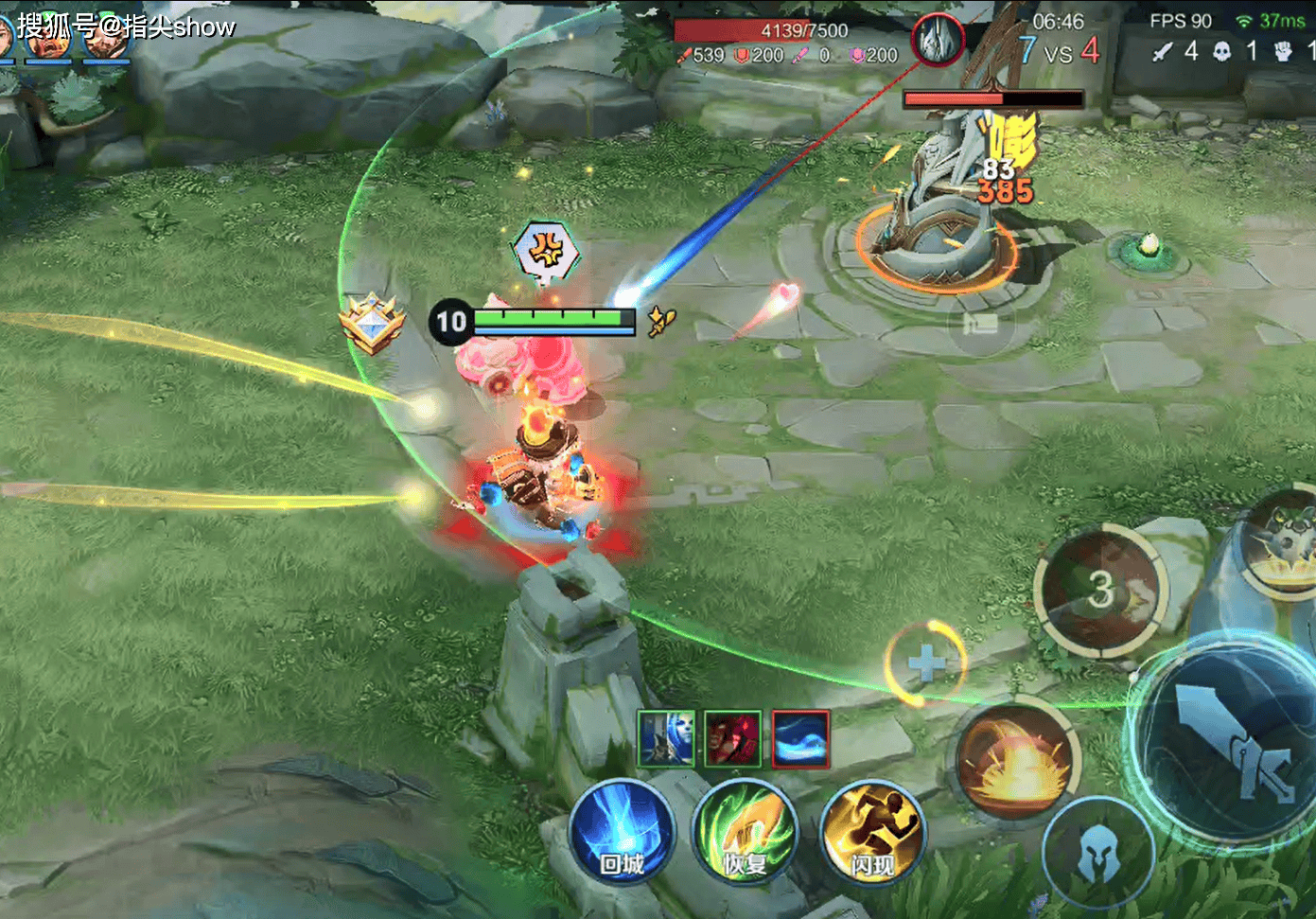The height and width of the screenshot is (919, 1316).
Task: Tap the 回城 recall button
Action: pyautogui.click(x=622, y=832)
